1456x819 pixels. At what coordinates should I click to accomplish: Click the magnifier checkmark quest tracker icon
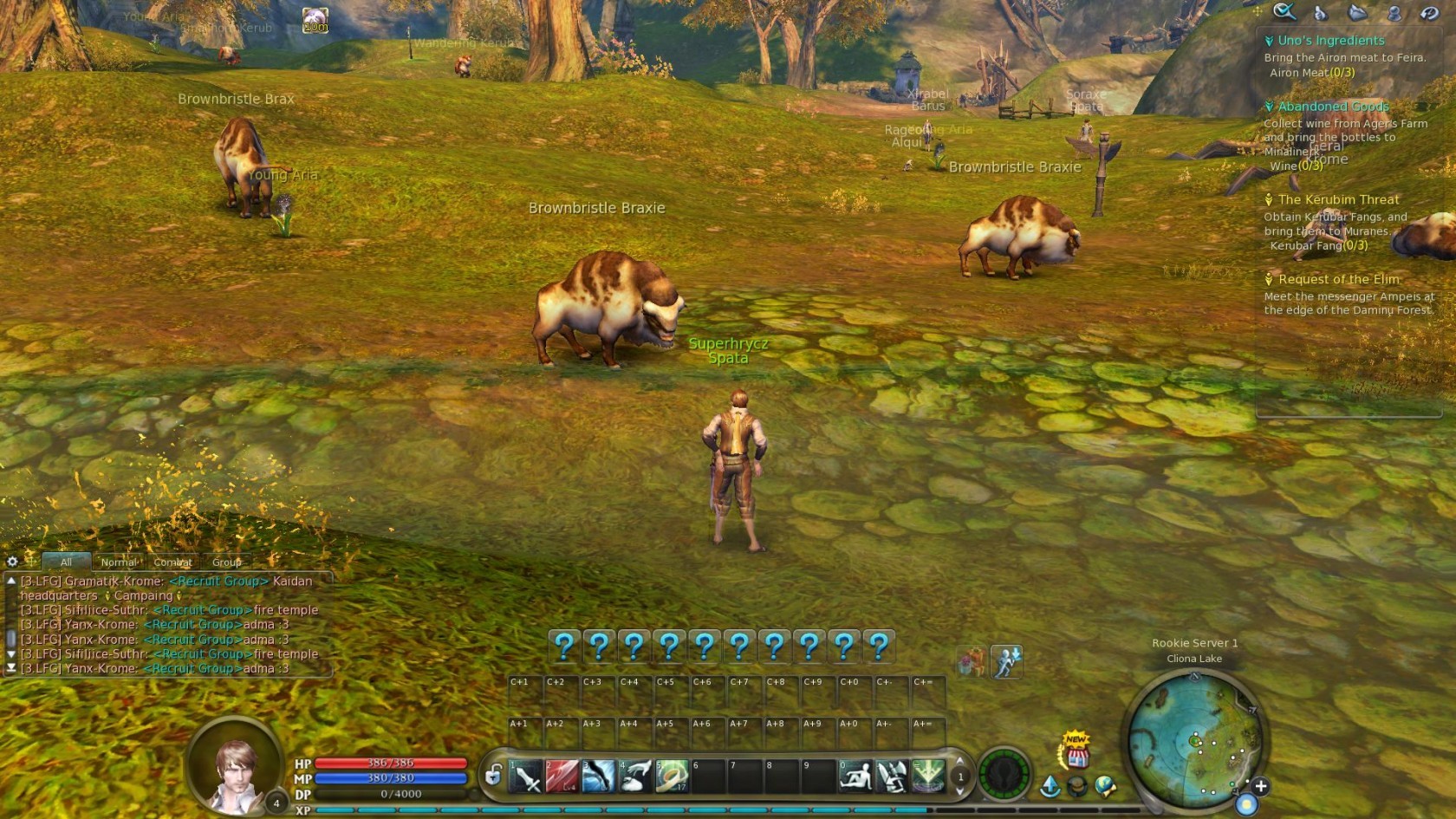point(1284,11)
